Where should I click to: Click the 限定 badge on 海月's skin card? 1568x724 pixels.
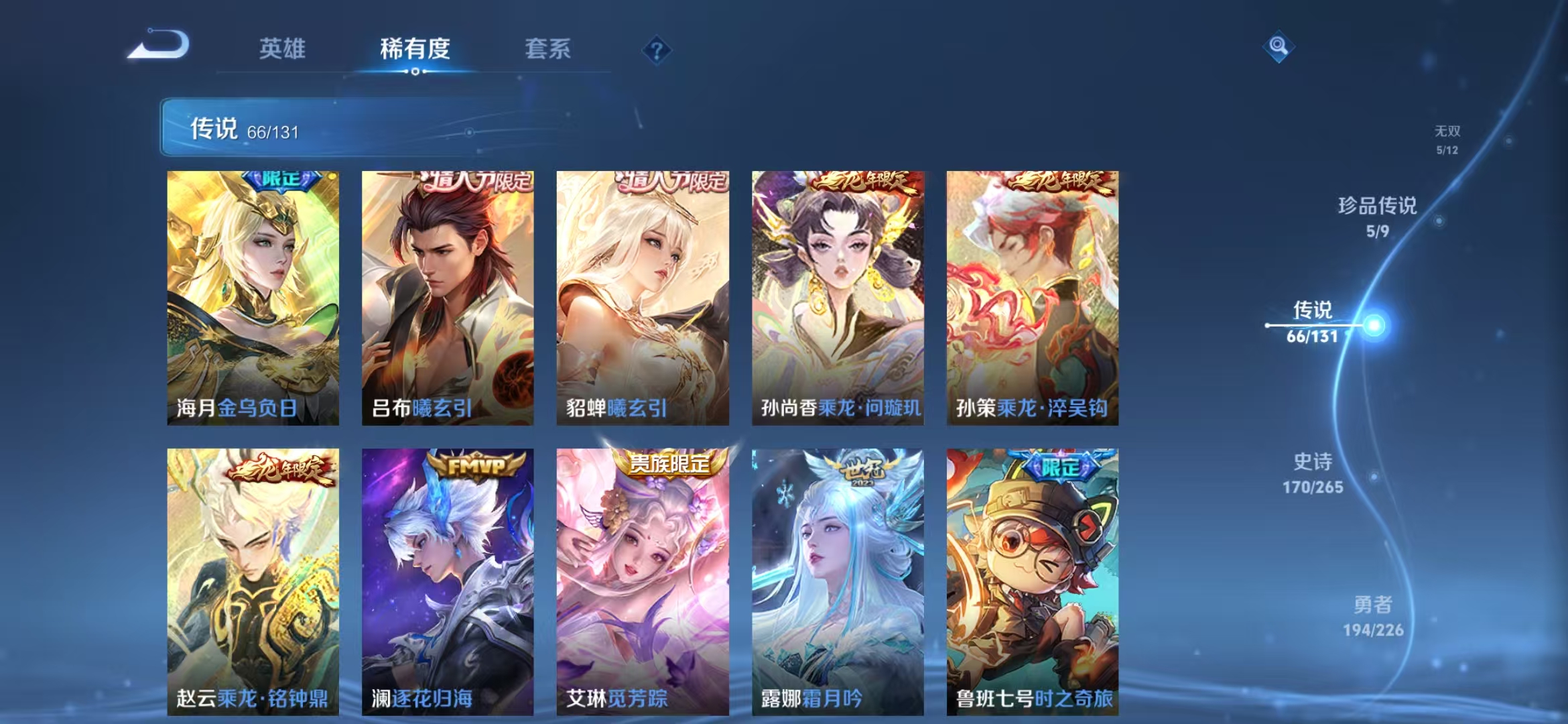tap(281, 181)
